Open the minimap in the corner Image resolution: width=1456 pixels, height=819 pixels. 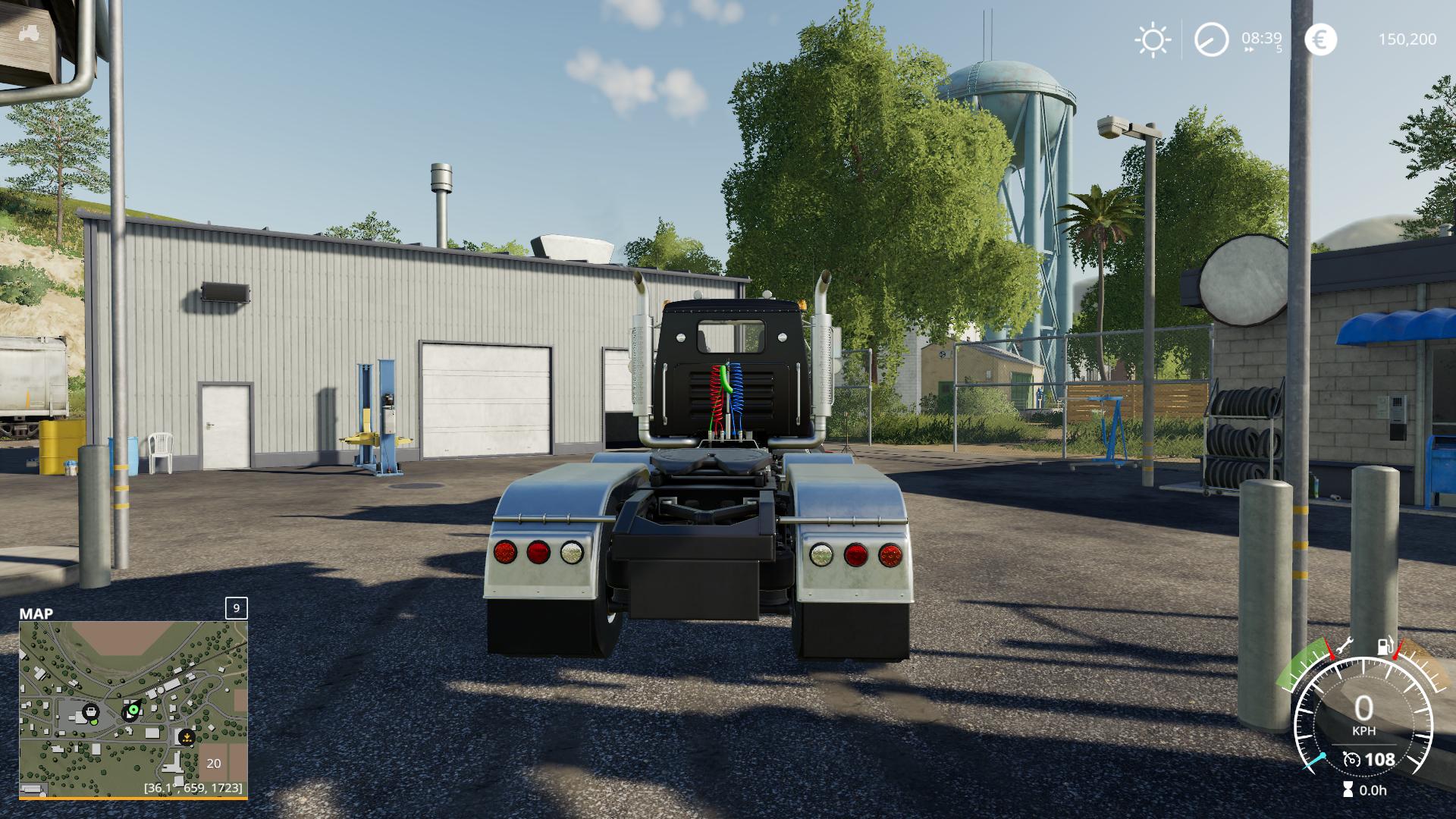[133, 709]
